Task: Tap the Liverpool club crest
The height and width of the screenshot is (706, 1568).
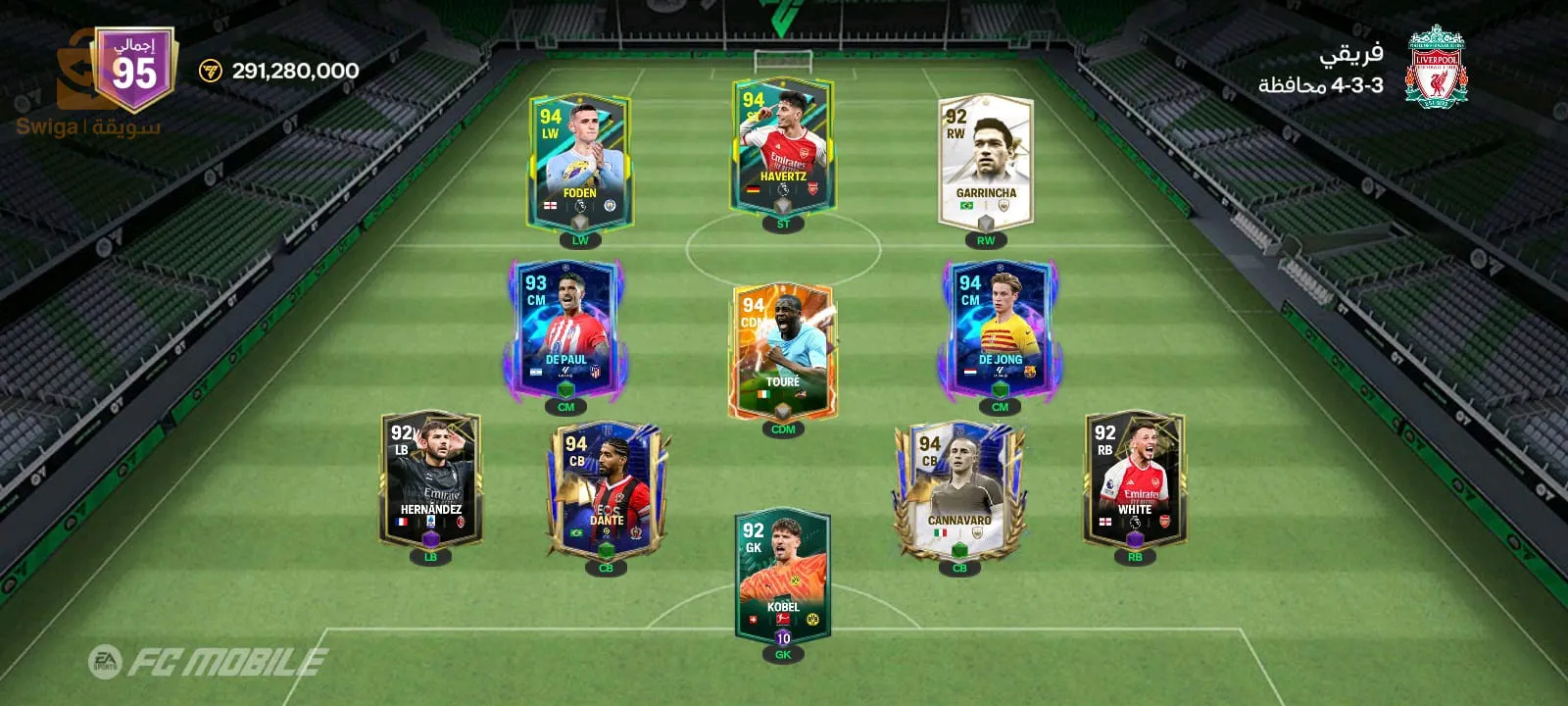Action: pos(1436,67)
